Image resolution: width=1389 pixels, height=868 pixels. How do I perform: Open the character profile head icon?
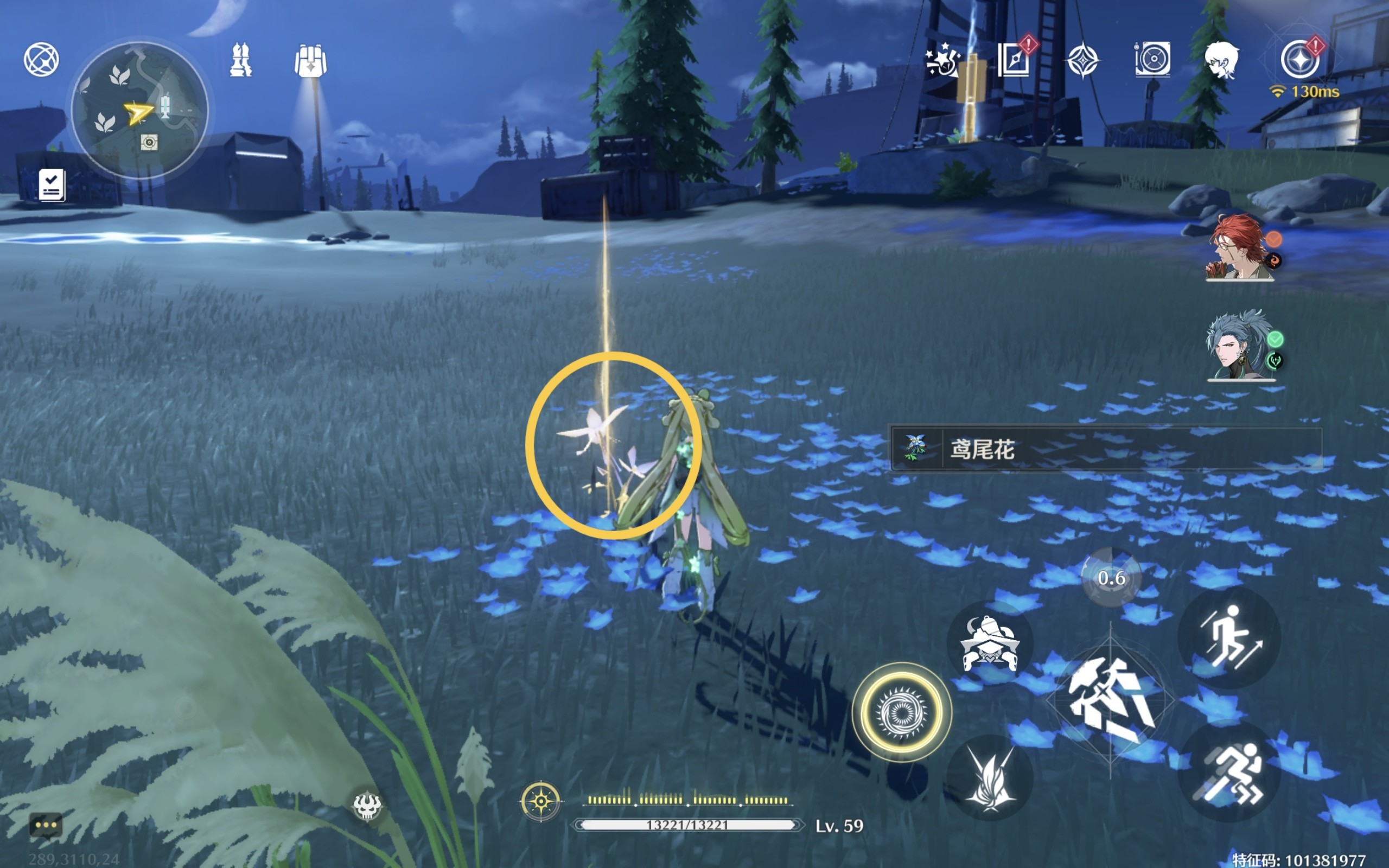click(1221, 60)
